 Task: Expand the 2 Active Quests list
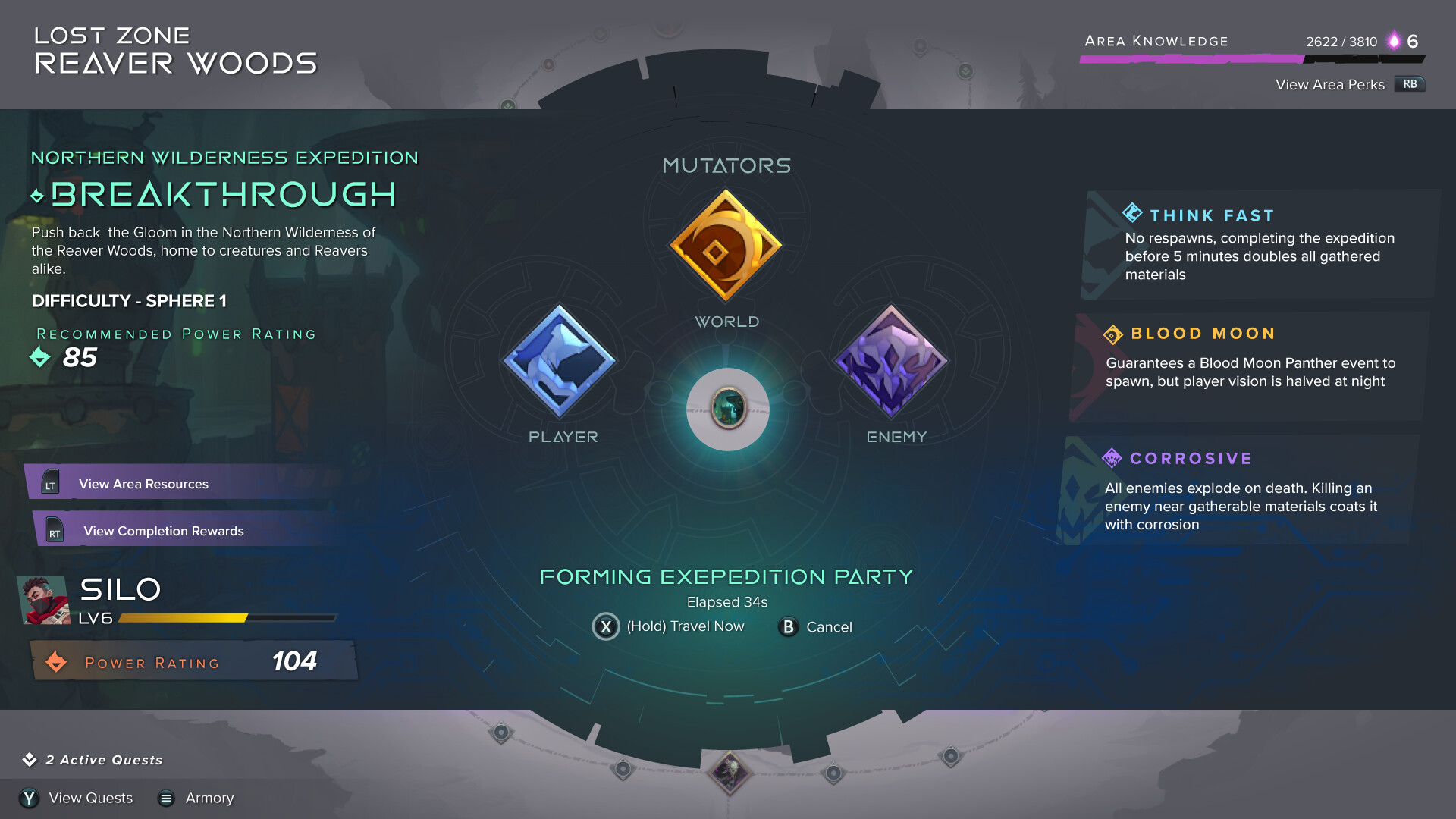(x=95, y=760)
